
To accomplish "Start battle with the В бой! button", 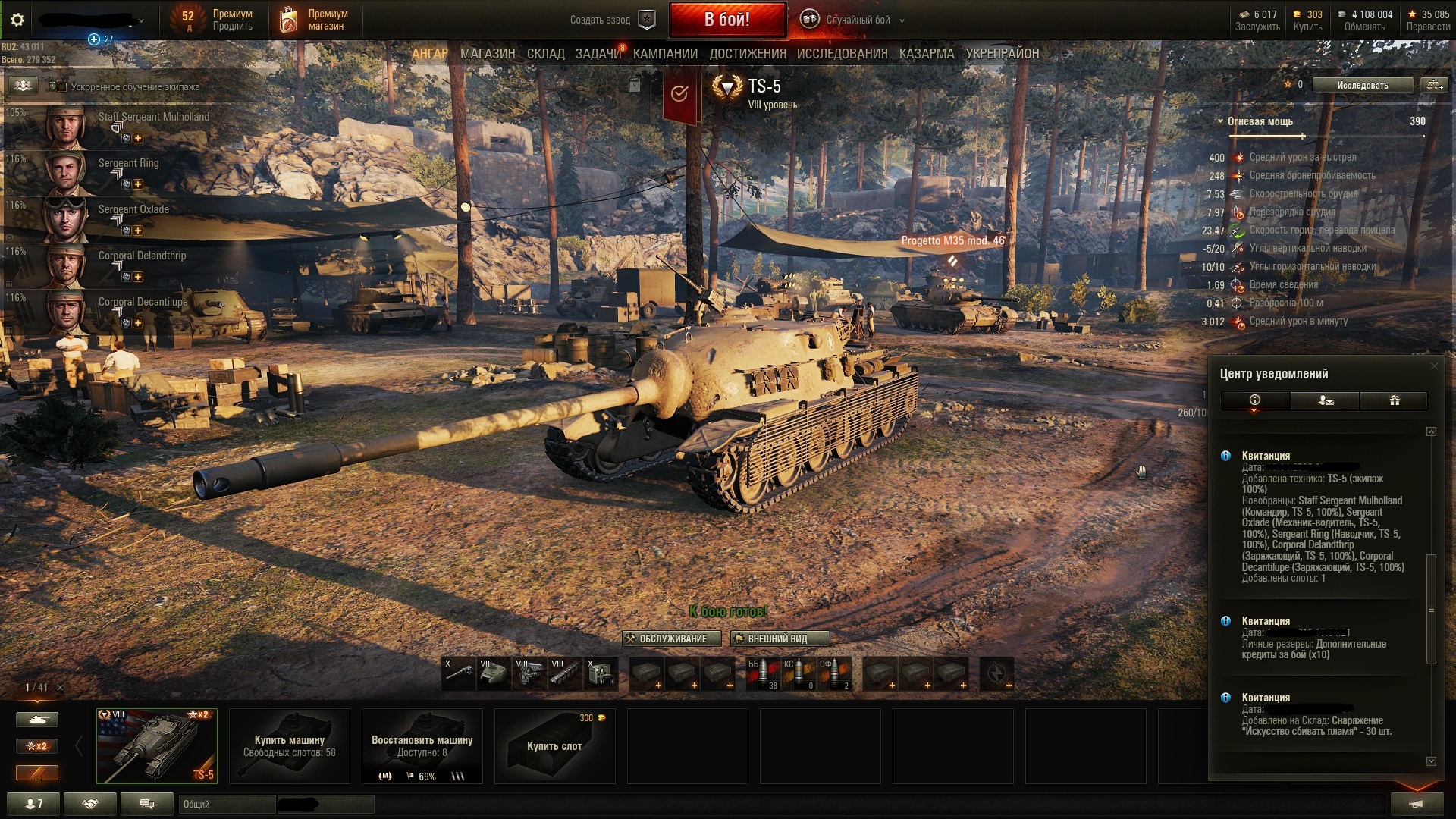I will pyautogui.click(x=727, y=20).
